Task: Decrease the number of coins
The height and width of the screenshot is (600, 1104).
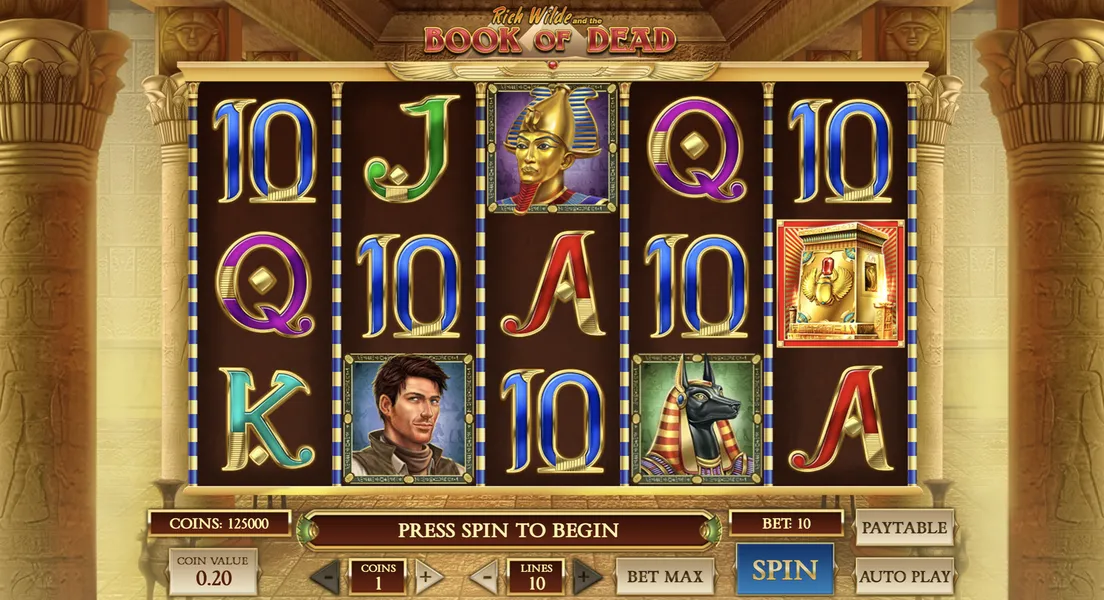Action: pos(325,576)
